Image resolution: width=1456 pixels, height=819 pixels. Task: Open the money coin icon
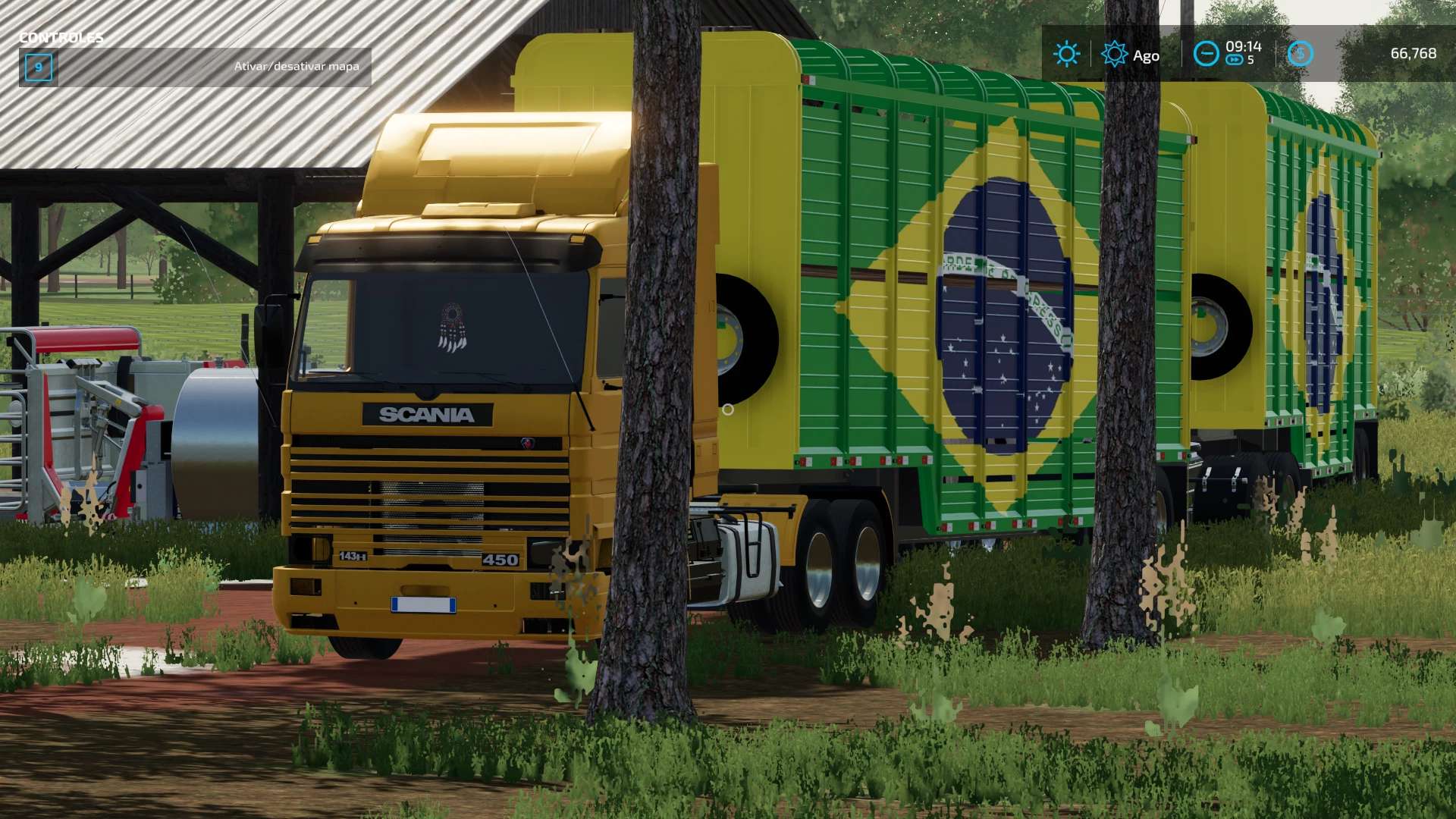(x=1300, y=54)
